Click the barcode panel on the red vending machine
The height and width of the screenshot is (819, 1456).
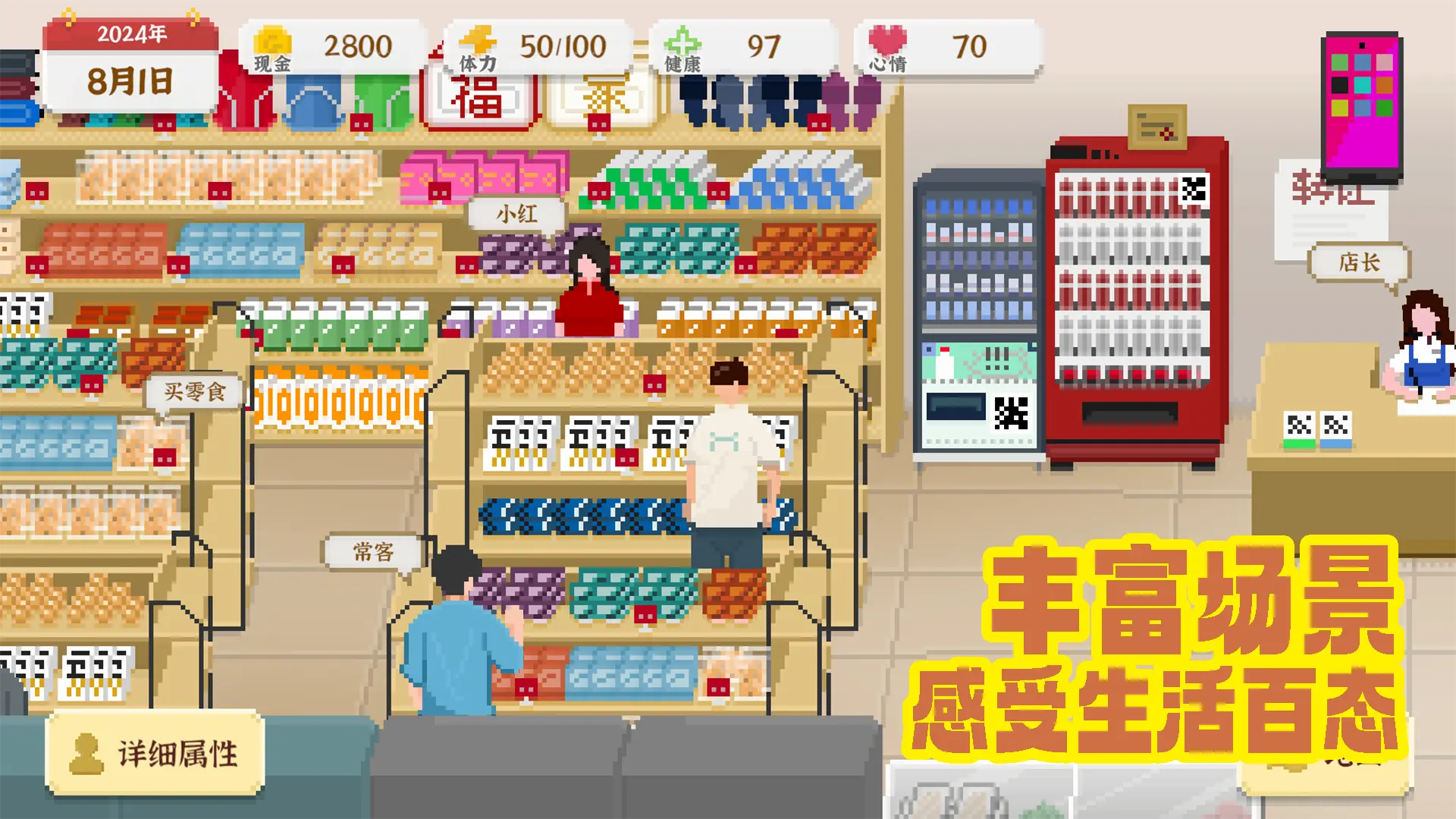(1195, 190)
